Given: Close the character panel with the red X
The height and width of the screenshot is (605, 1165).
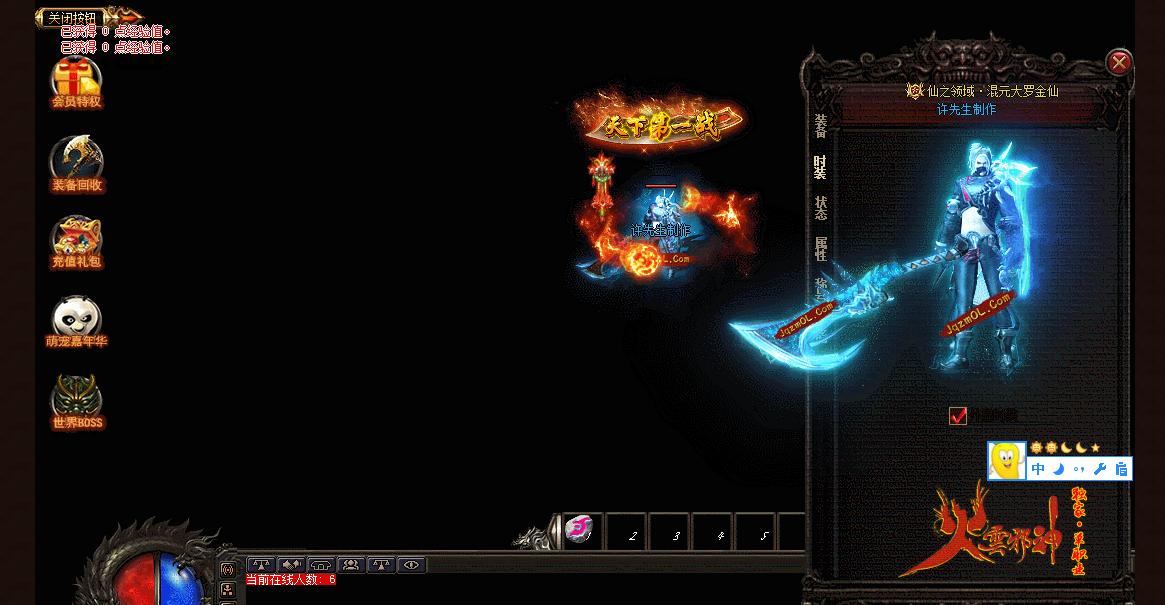Looking at the screenshot, I should pyautogui.click(x=1118, y=63).
